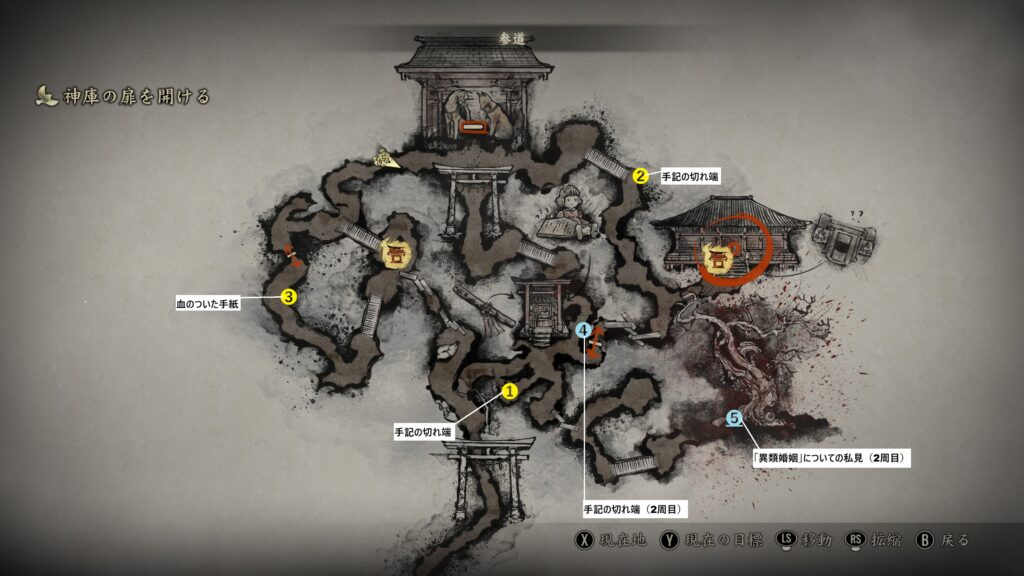The width and height of the screenshot is (1024, 576).
Task: Select the shrine icon inside the red circle
Action: (x=716, y=259)
